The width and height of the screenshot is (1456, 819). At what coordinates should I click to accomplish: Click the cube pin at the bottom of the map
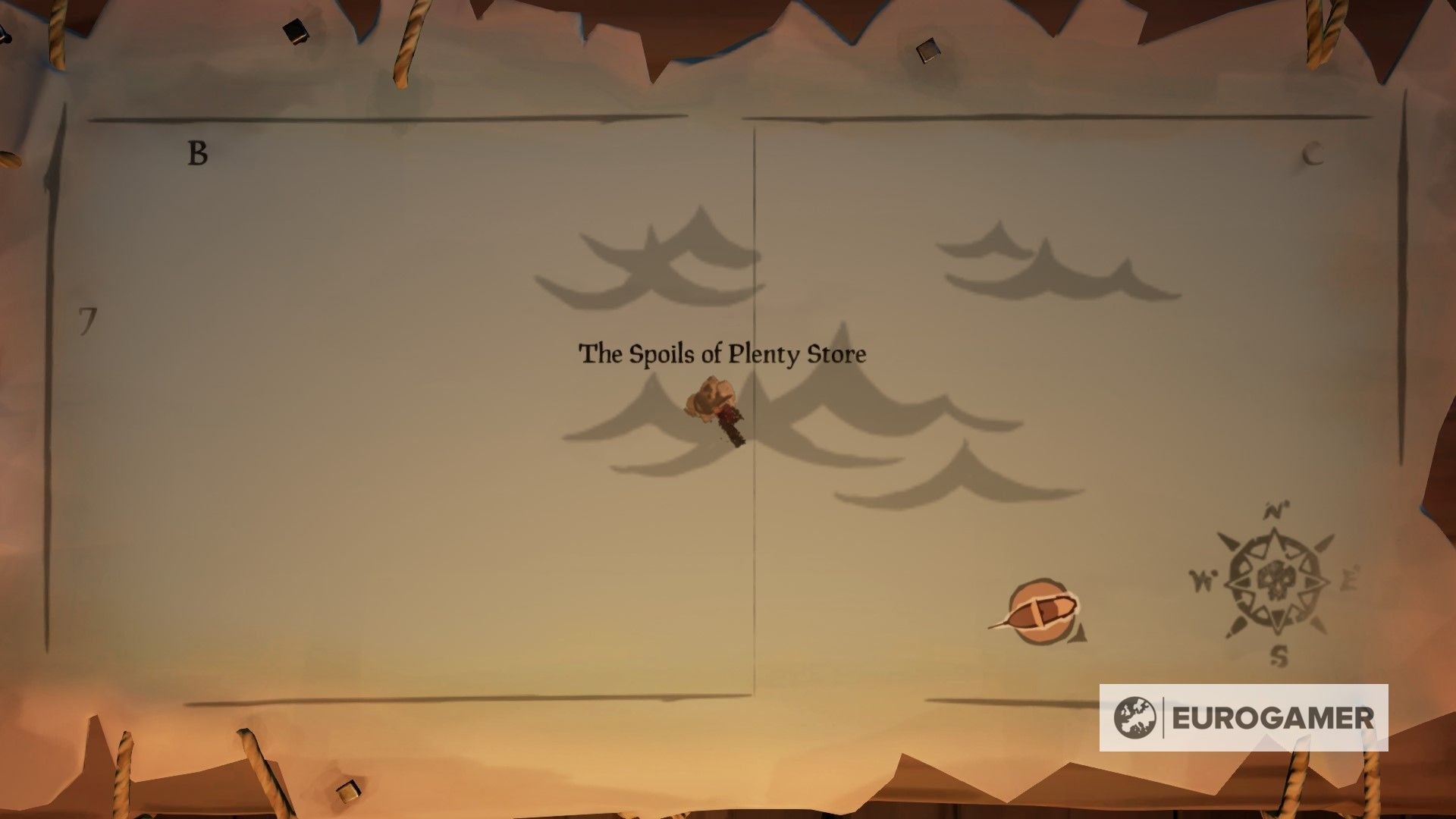point(349,792)
